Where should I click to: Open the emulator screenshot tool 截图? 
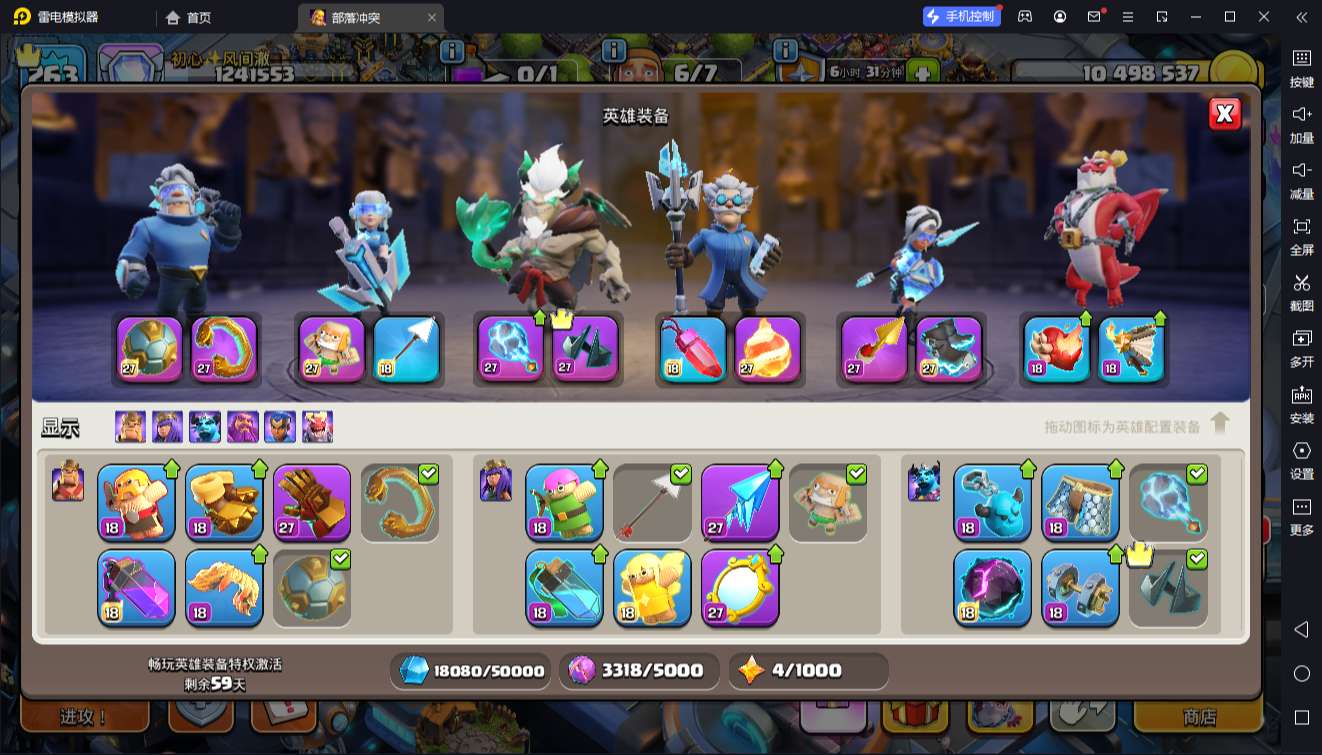point(1301,292)
